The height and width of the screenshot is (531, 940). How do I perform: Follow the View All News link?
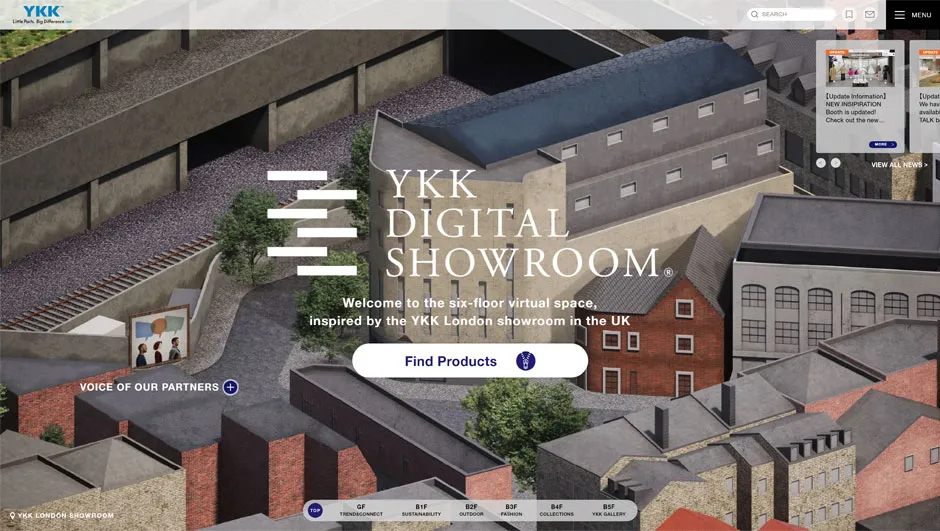[899, 165]
